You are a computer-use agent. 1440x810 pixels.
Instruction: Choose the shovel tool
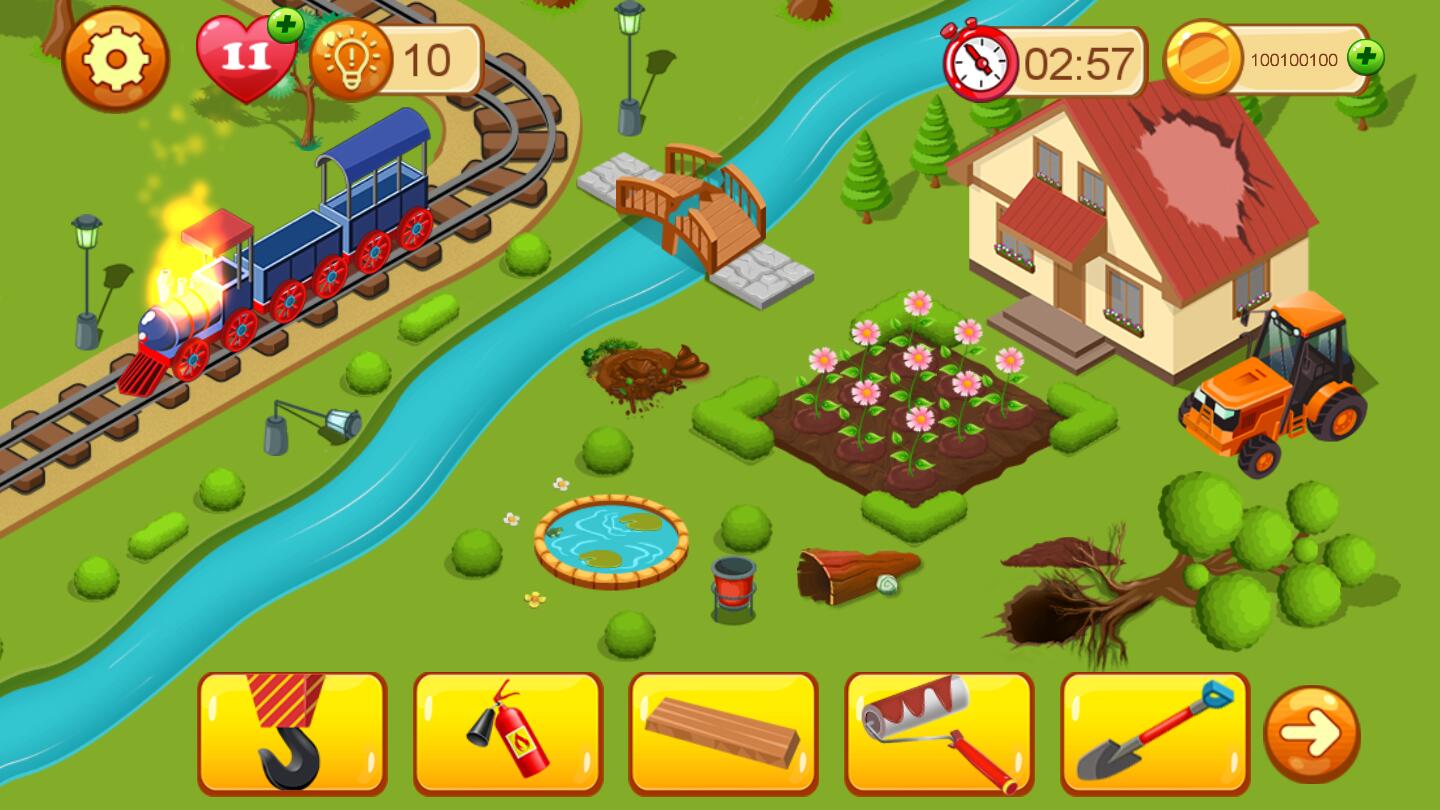pyautogui.click(x=1155, y=733)
